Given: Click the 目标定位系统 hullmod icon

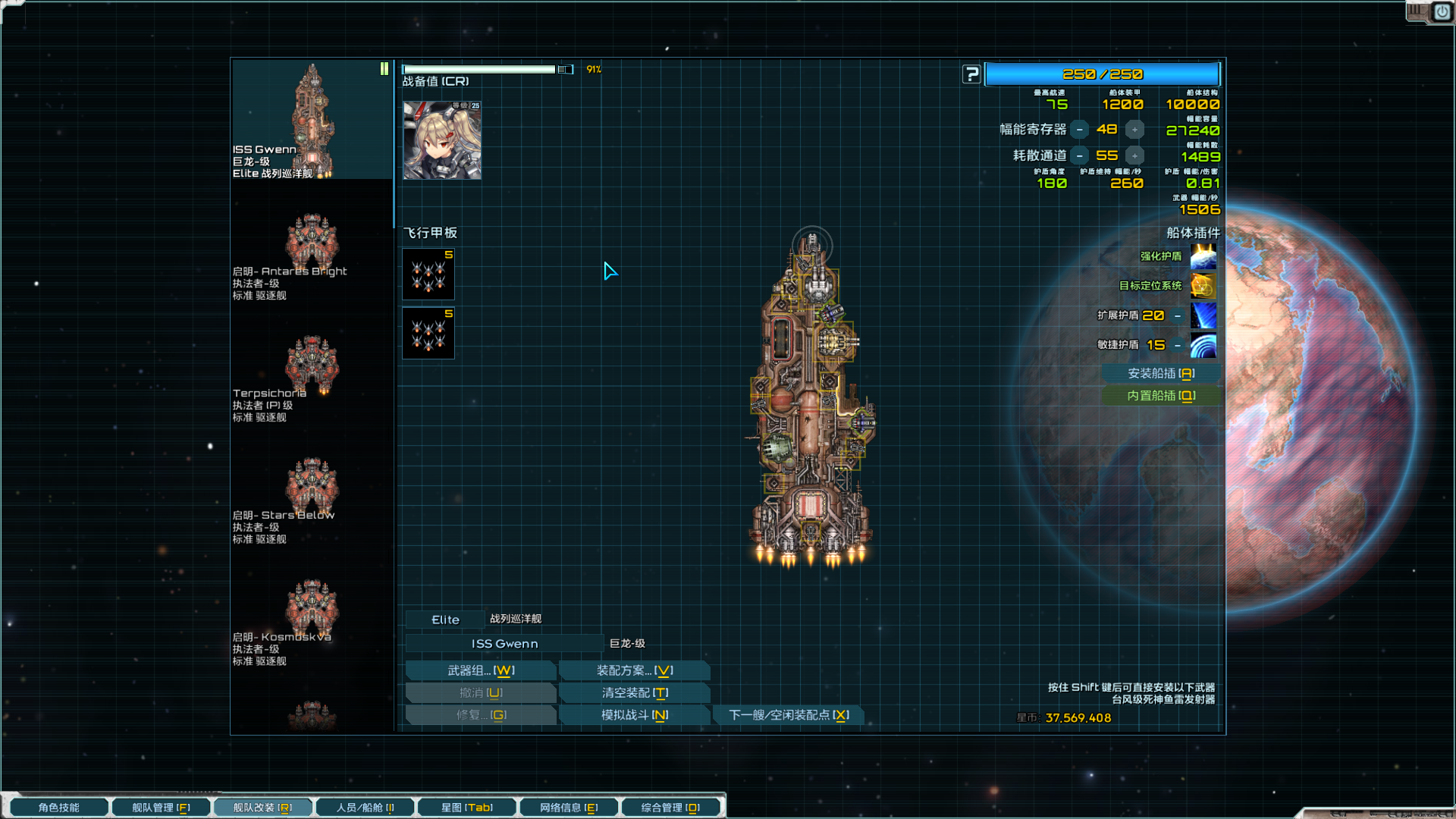Looking at the screenshot, I should click(1203, 286).
